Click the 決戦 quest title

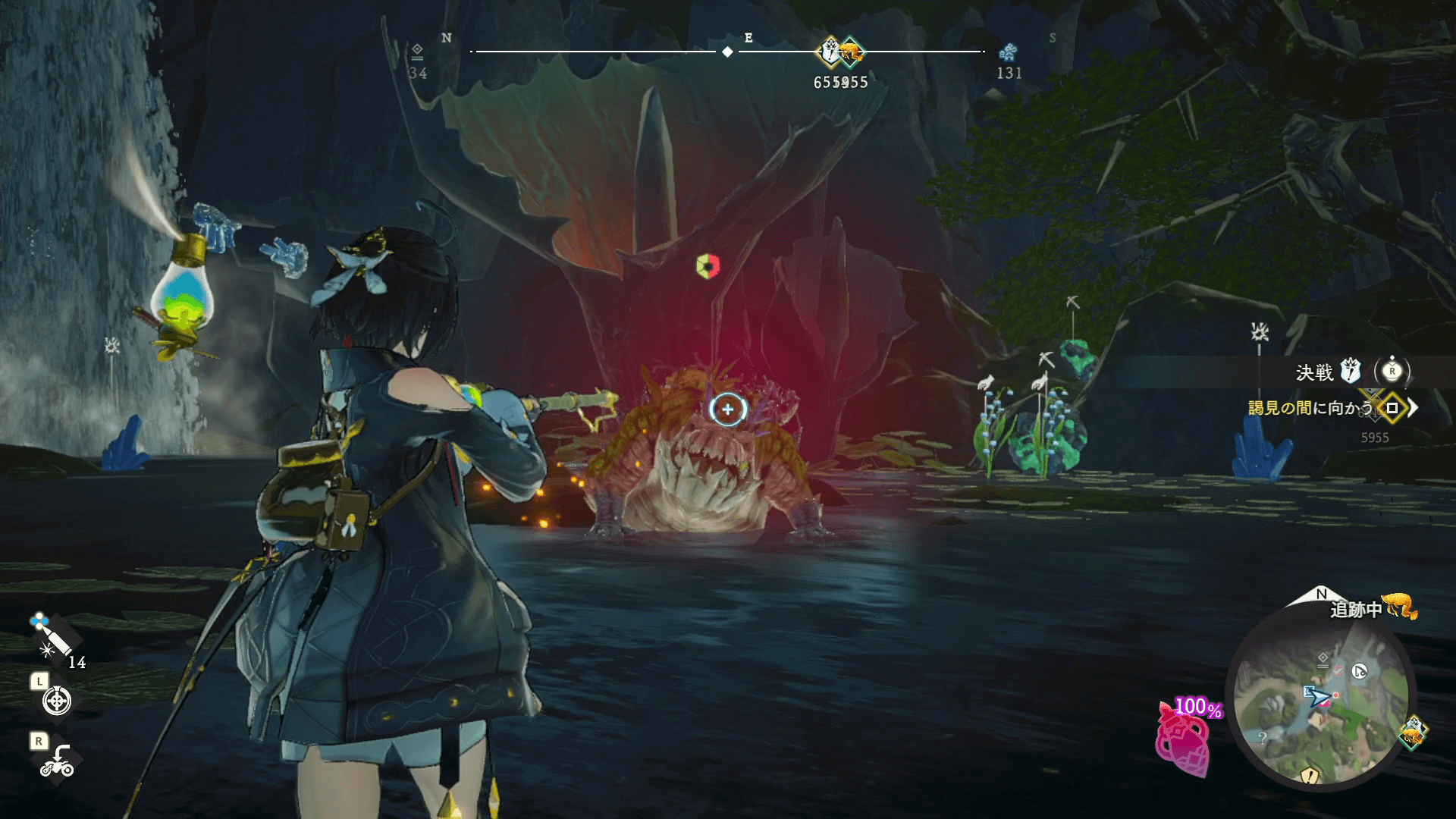(1314, 372)
